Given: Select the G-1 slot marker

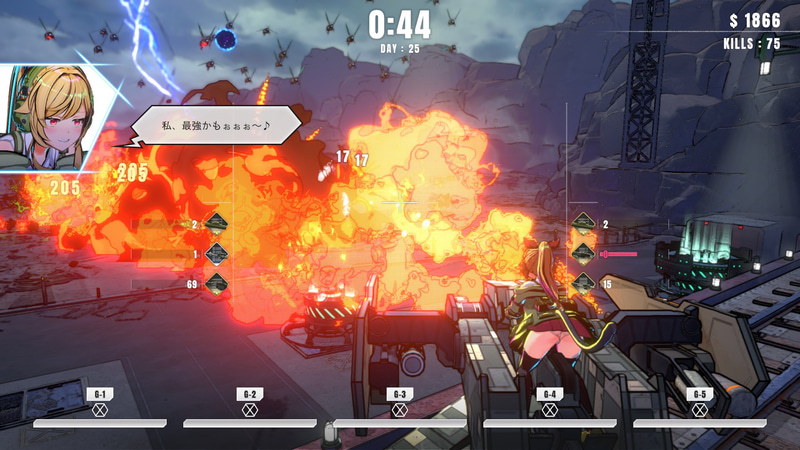Looking at the screenshot, I should [99, 409].
